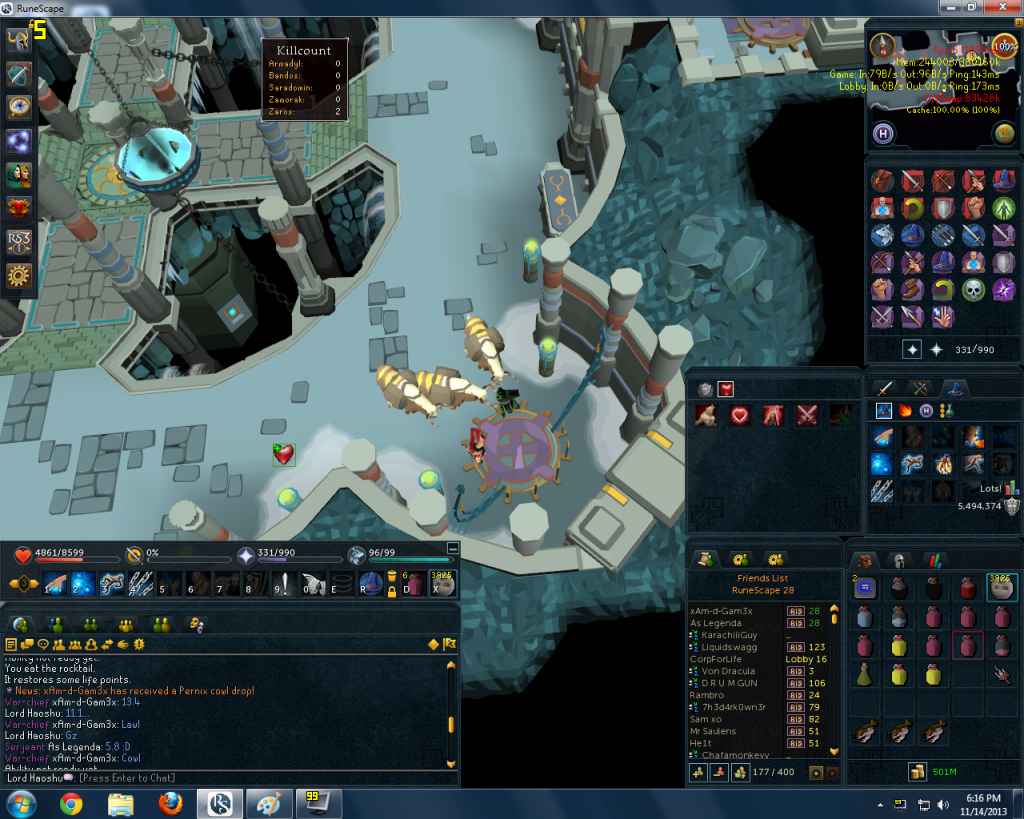
Task: Open Firefox from the Windows taskbar
Action: click(x=171, y=803)
